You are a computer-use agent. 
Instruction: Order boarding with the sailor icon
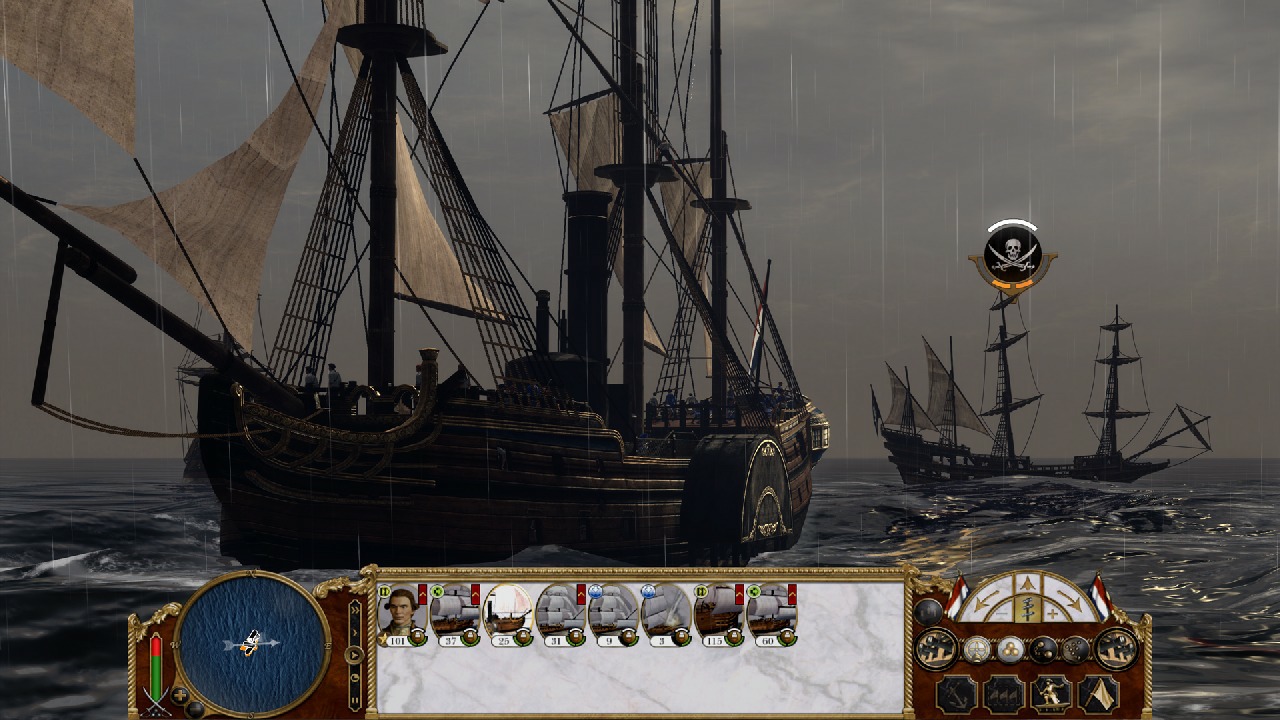pos(1051,693)
